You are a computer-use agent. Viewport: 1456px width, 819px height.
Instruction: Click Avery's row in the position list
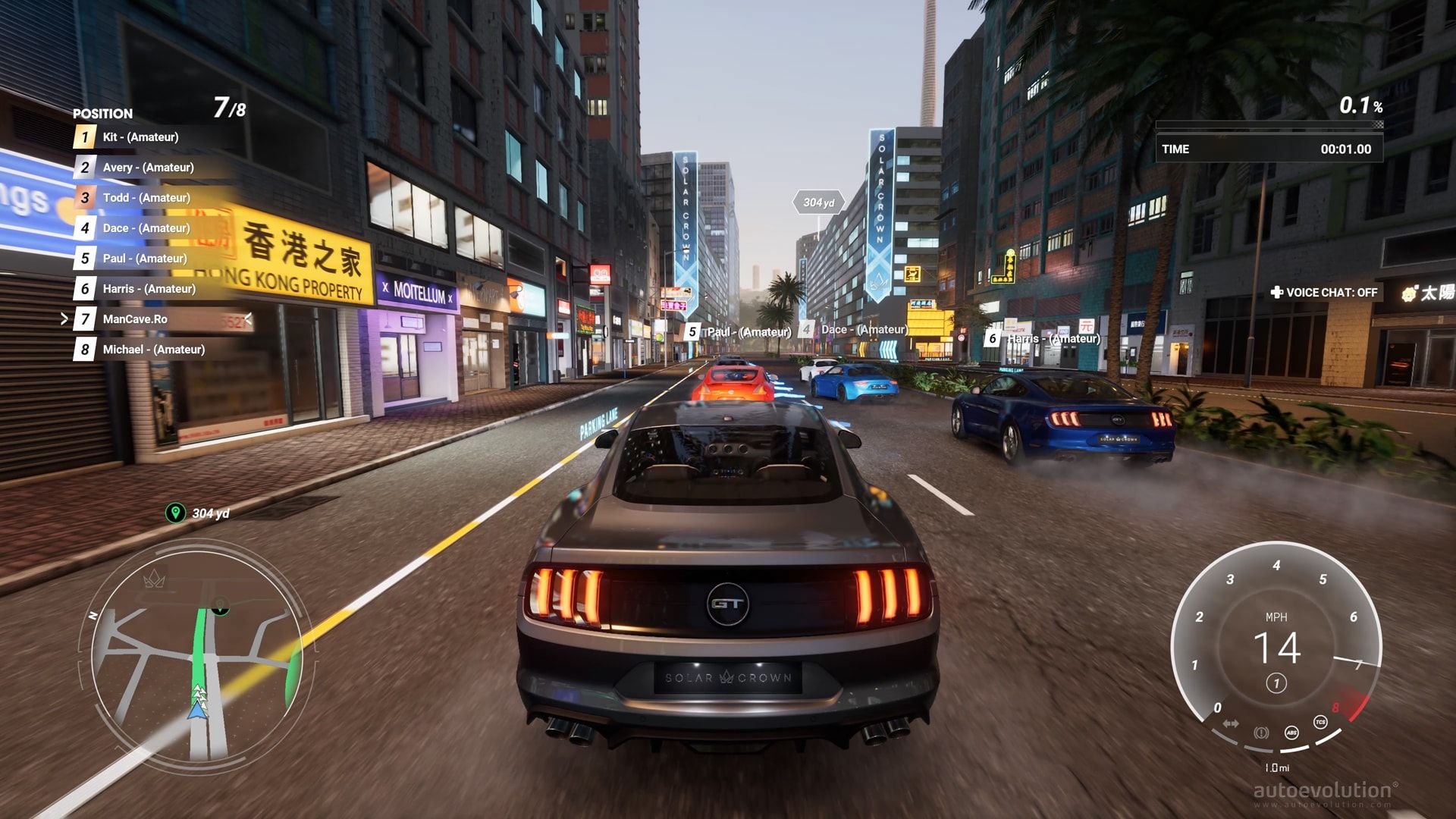click(x=148, y=168)
